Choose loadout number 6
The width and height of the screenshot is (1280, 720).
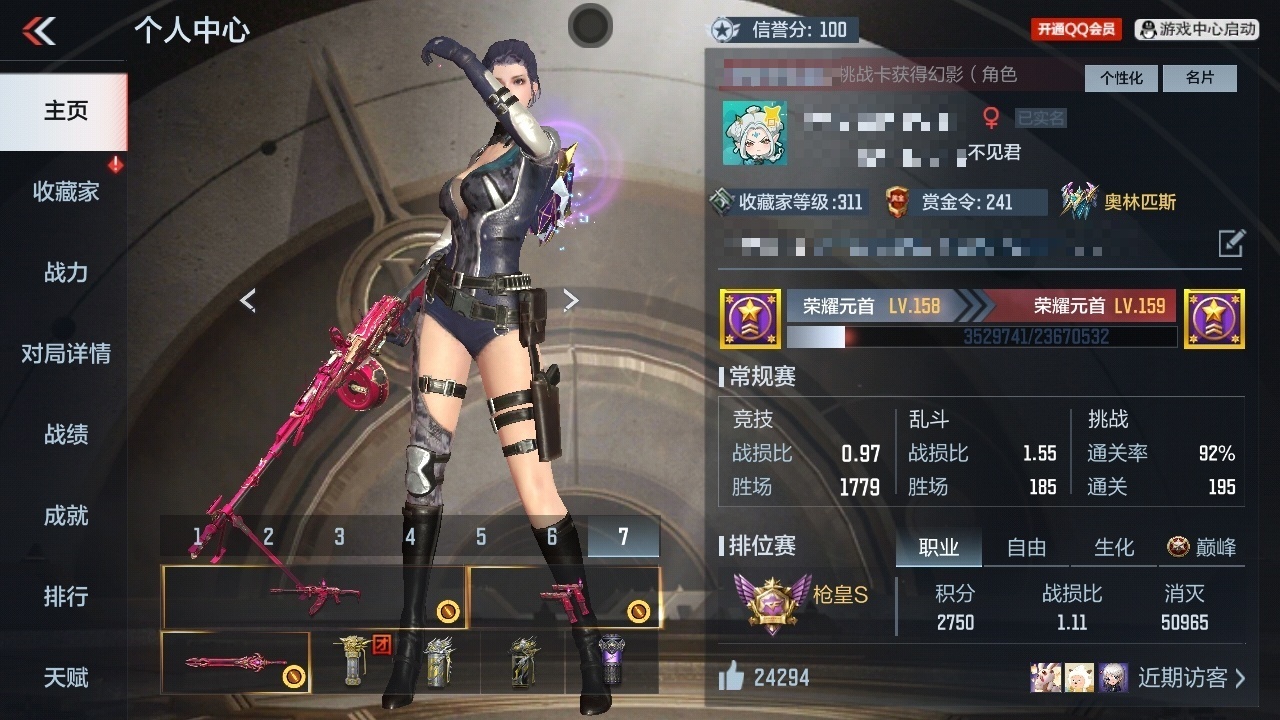pyautogui.click(x=551, y=538)
